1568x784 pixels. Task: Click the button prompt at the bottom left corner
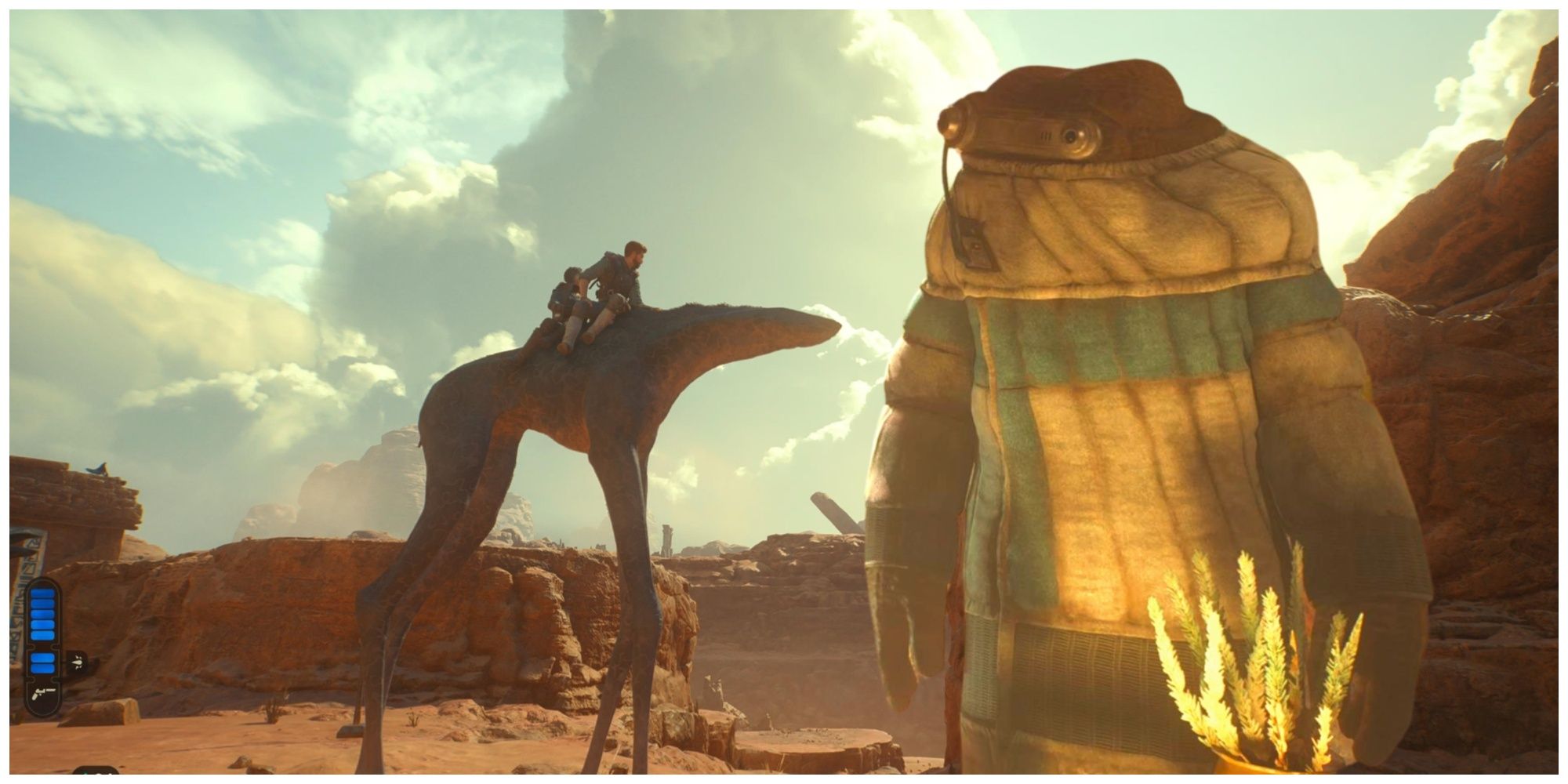coord(96,773)
